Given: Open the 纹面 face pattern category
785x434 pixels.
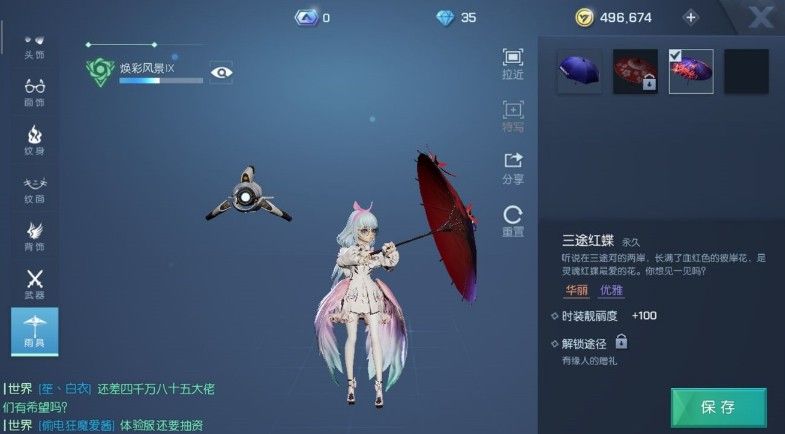Looking at the screenshot, I should click(x=35, y=187).
